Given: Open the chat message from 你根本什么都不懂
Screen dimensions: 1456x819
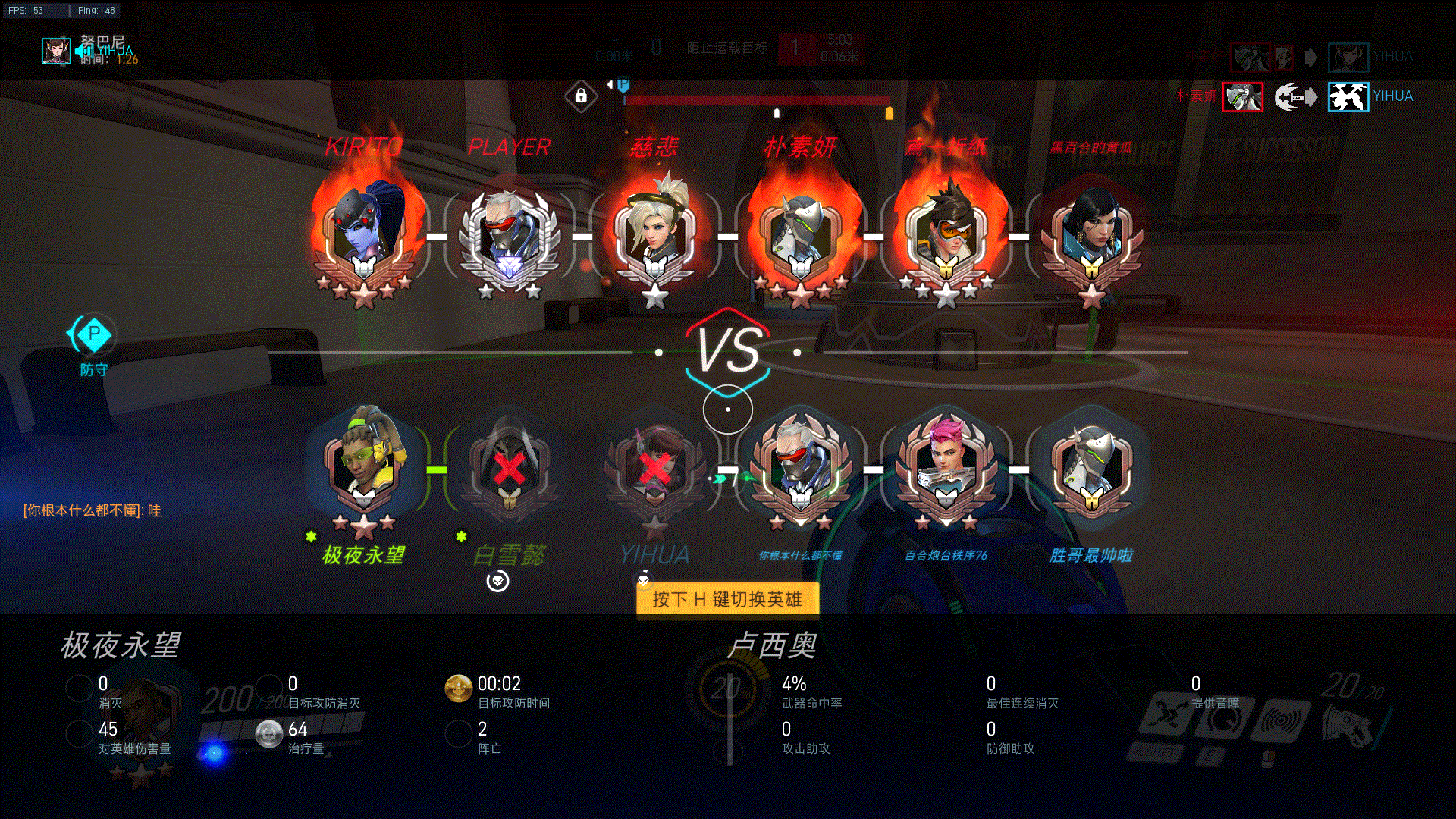Looking at the screenshot, I should [93, 510].
